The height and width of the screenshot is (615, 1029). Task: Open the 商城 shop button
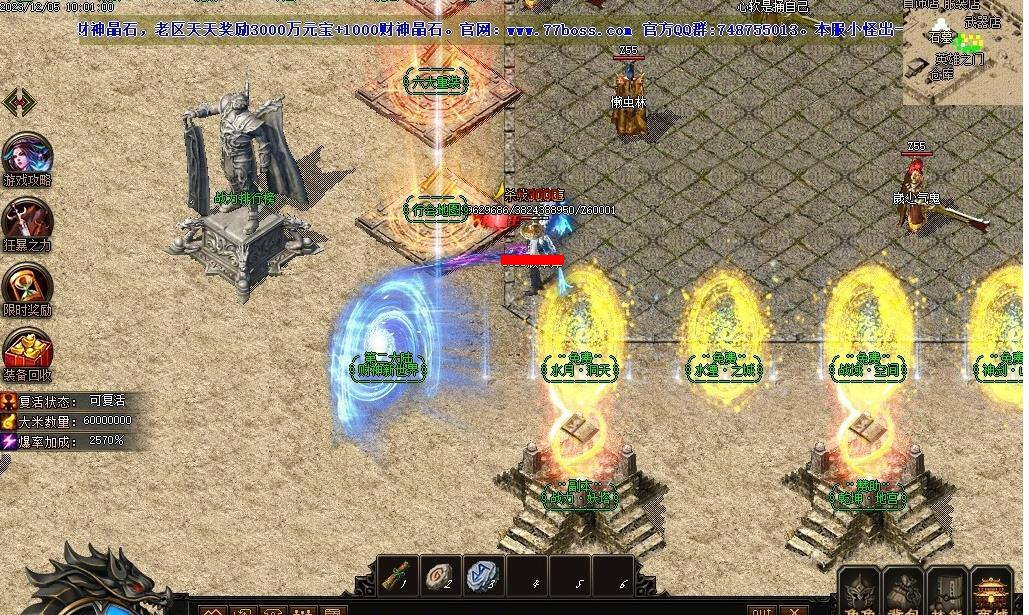pyautogui.click(x=992, y=592)
